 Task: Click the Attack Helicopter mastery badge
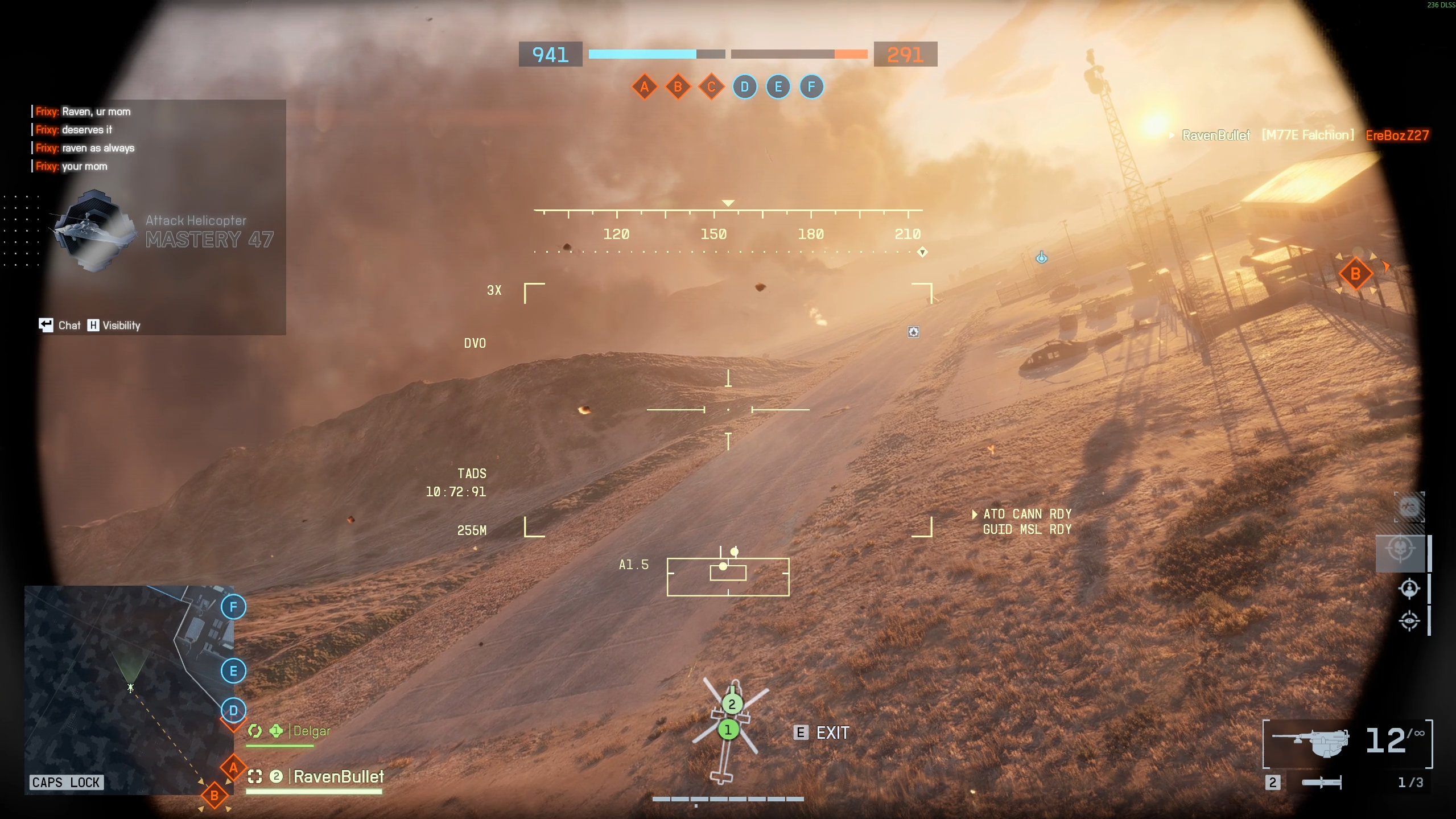click(93, 231)
